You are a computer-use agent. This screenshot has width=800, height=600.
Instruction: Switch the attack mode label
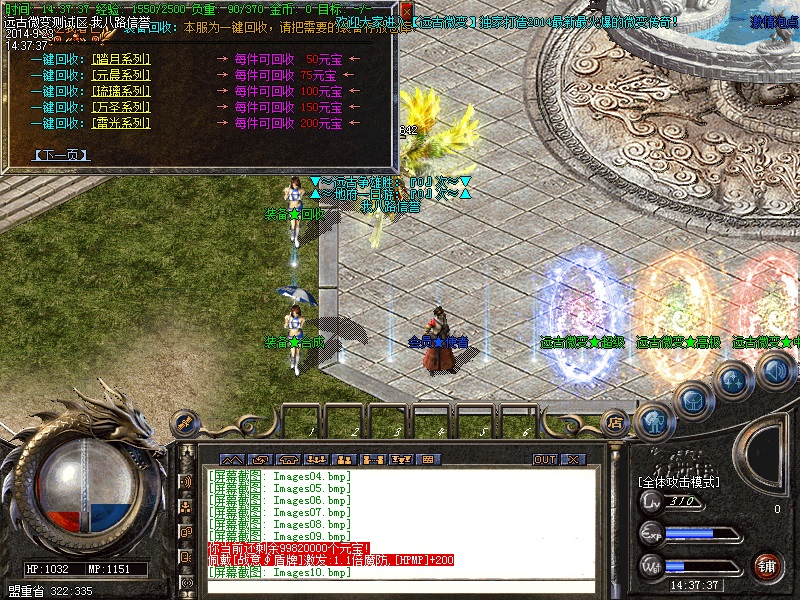point(679,482)
